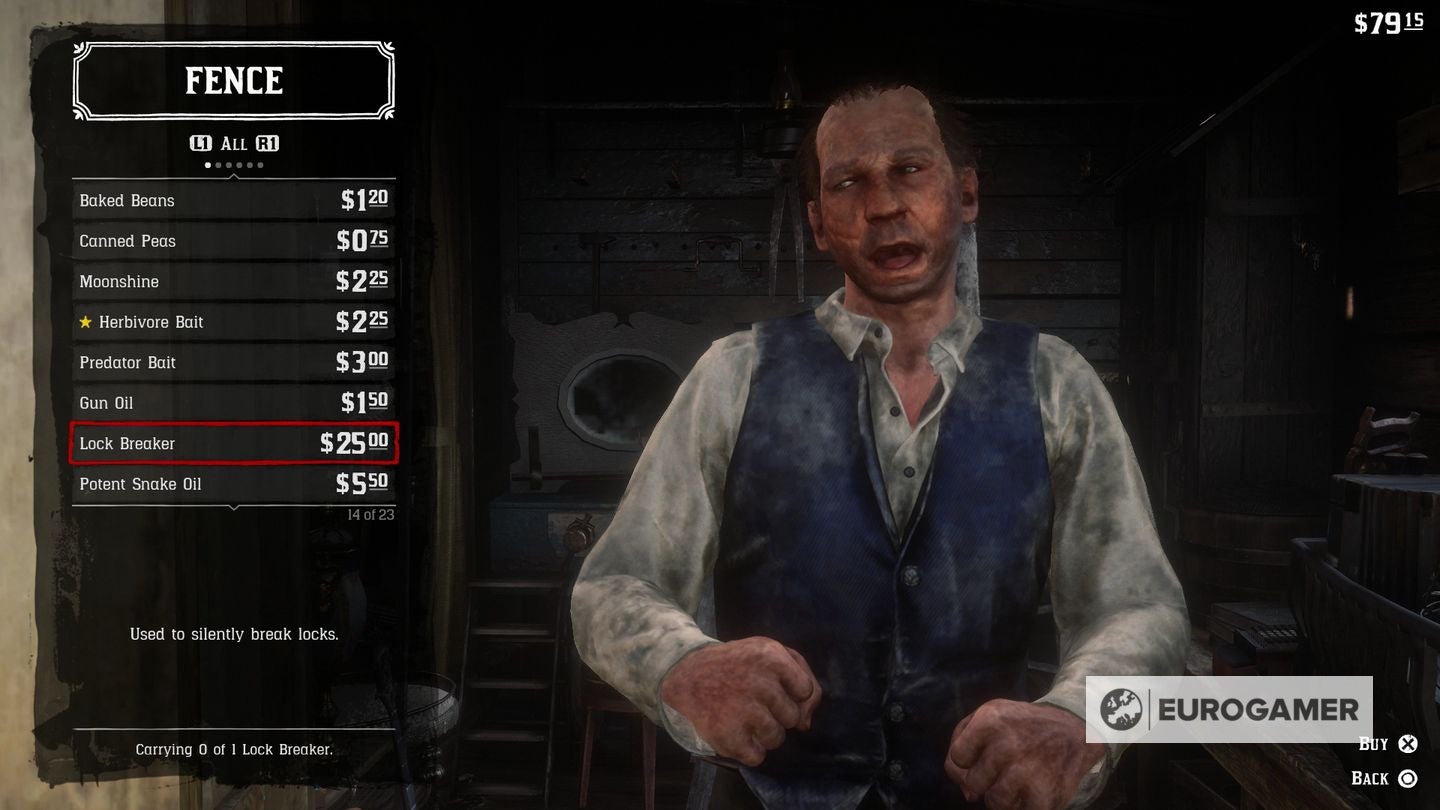Viewport: 1440px width, 810px height.
Task: Select the Baked Beans item row
Action: (x=233, y=200)
